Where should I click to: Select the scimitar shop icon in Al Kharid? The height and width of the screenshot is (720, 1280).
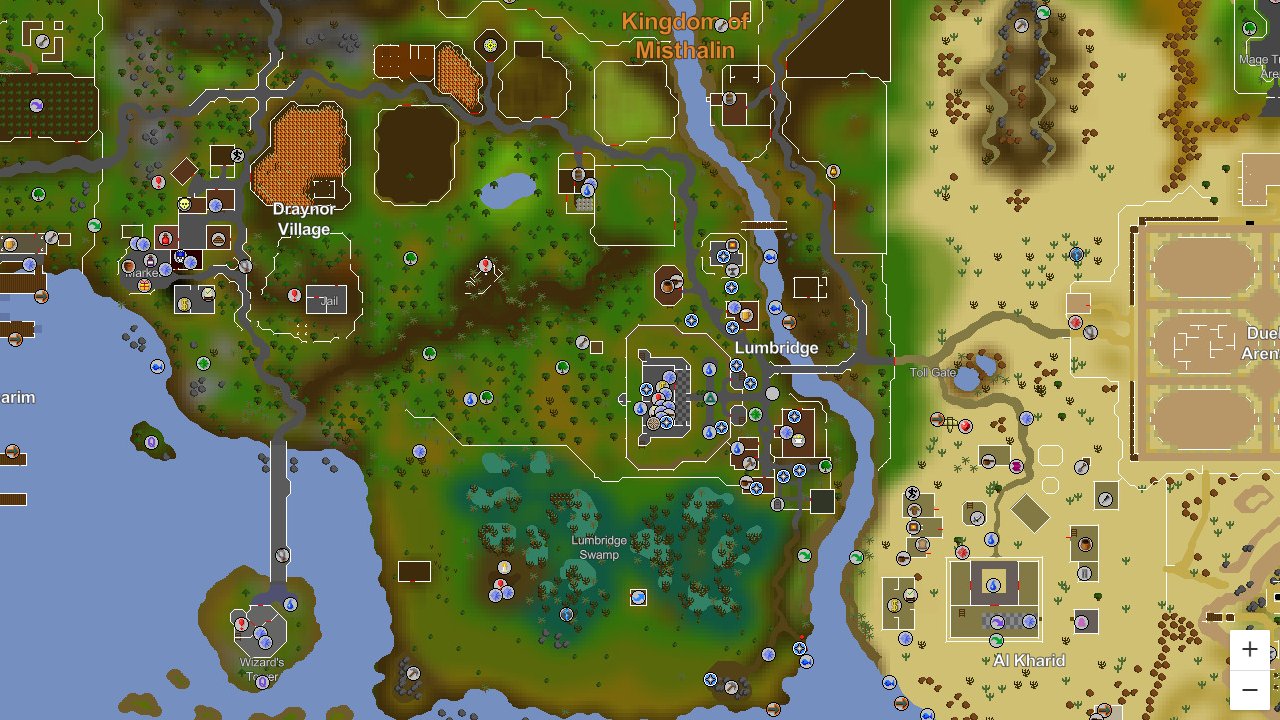pyautogui.click(x=977, y=518)
